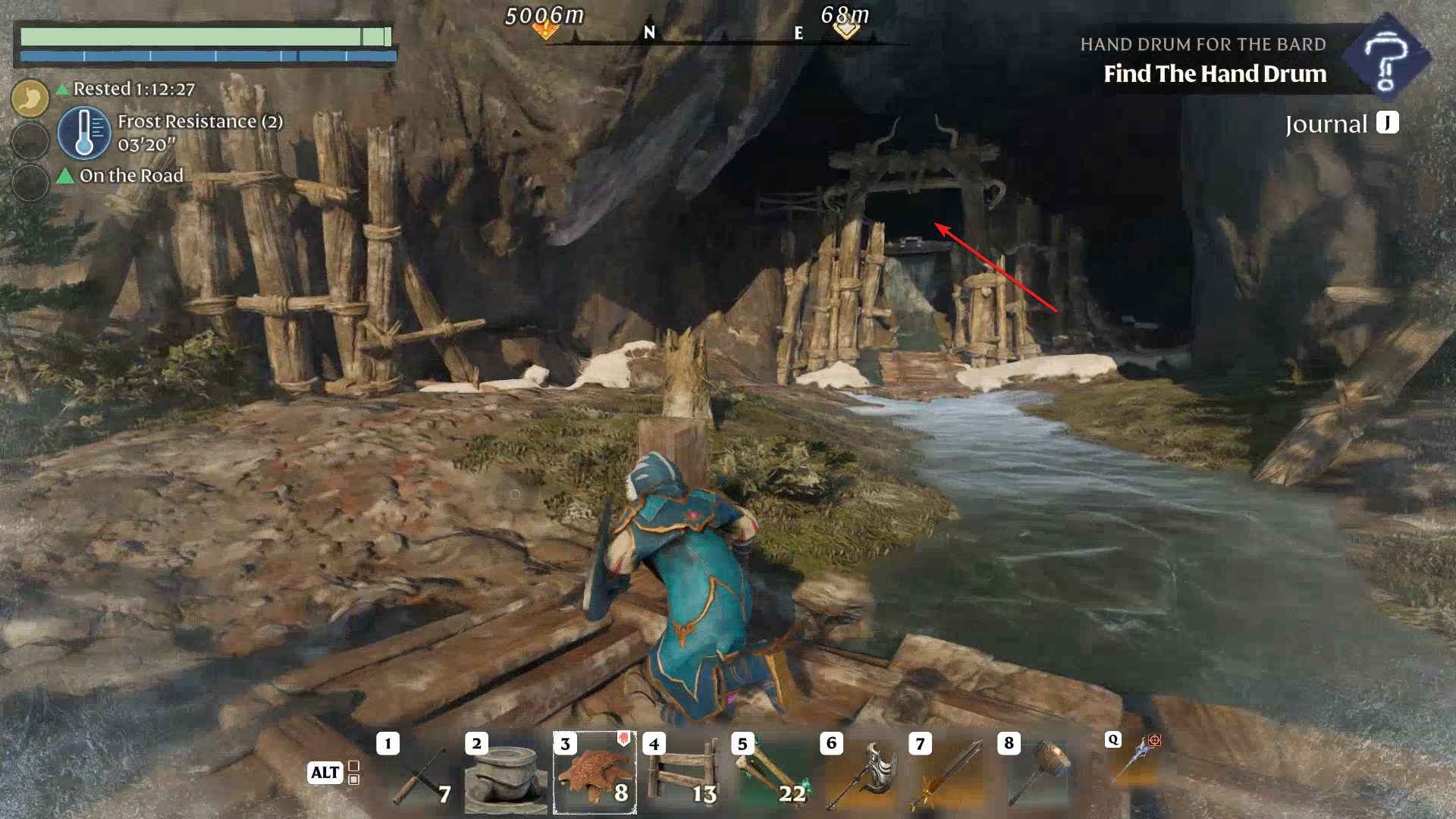This screenshot has height=819, width=1456.
Task: Click the blue stamina bar
Action: (209, 55)
